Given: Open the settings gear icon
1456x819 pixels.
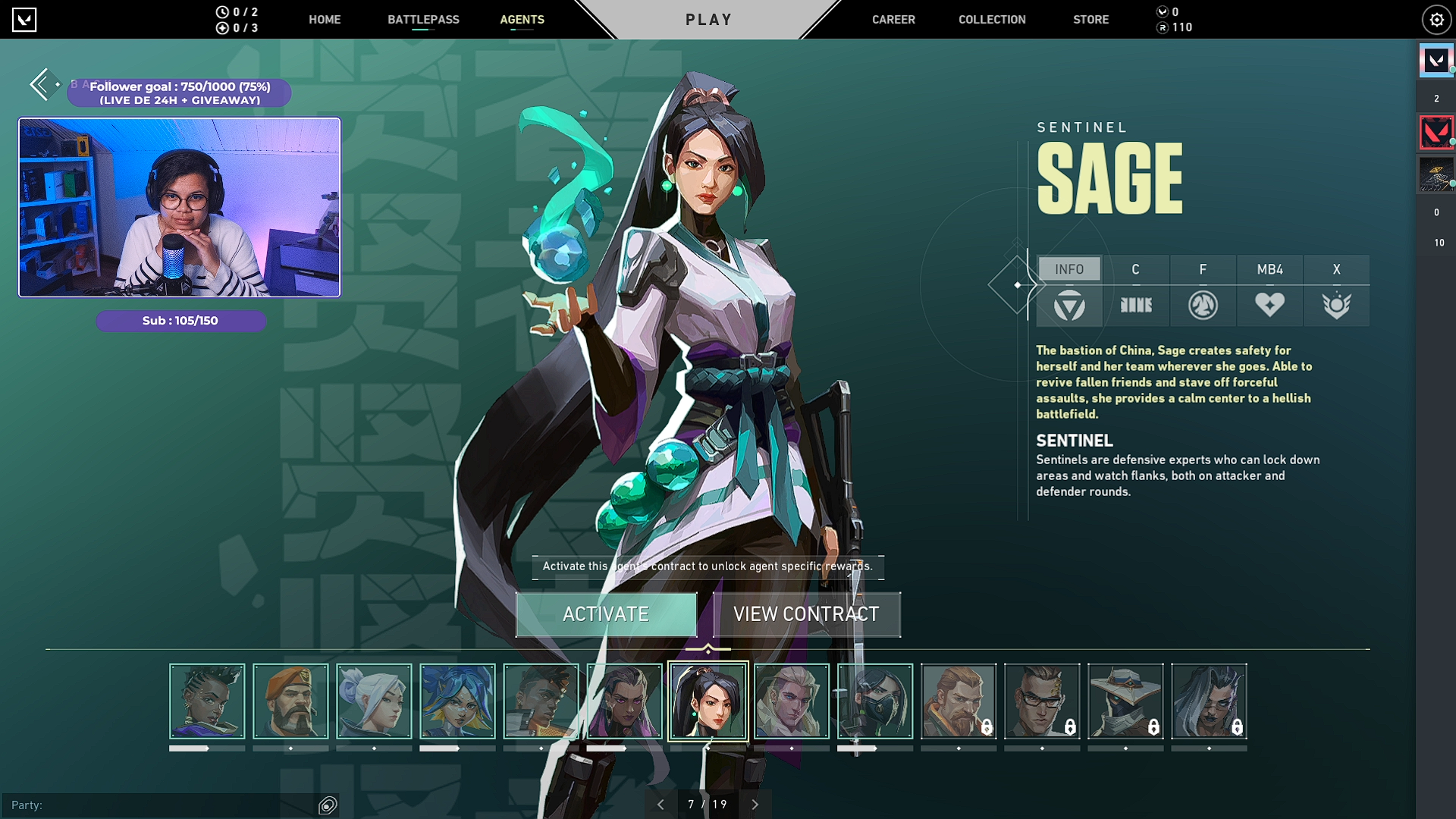Looking at the screenshot, I should coord(1436,20).
